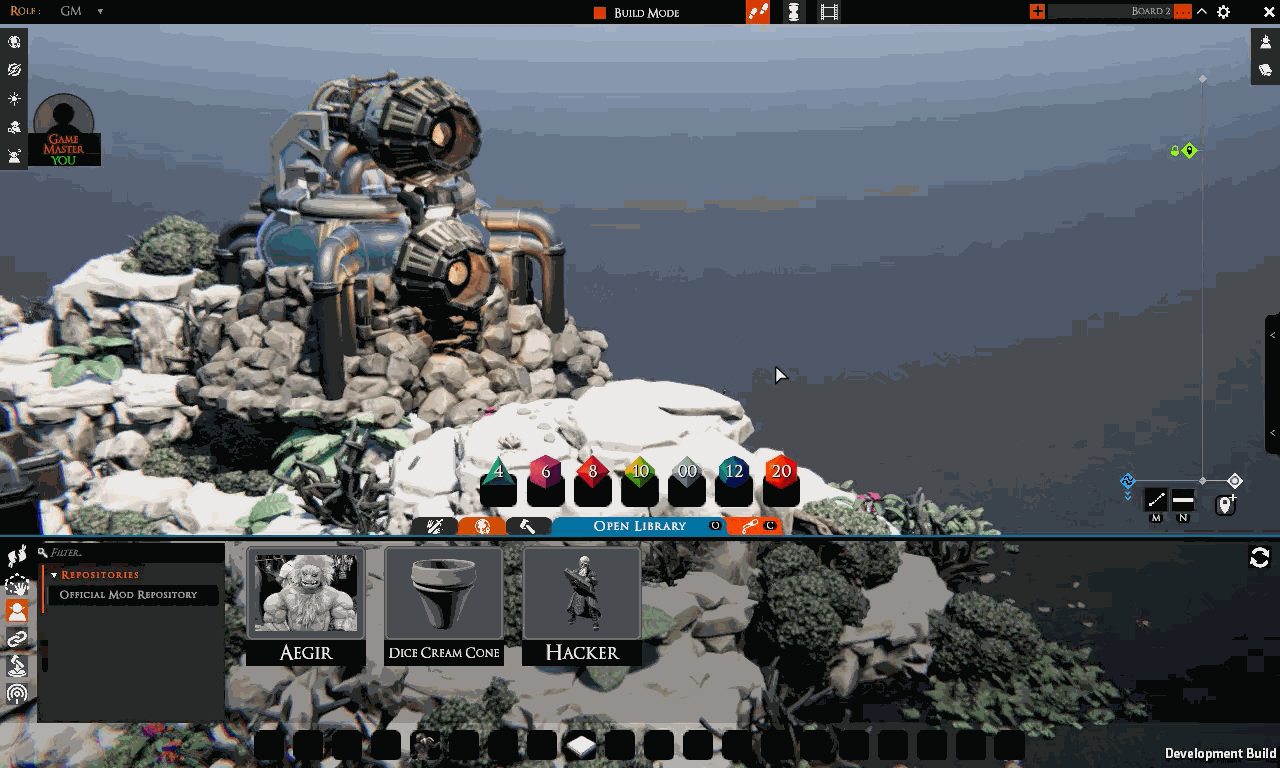Collapse the Repositories tree header
The height and width of the screenshot is (768, 1280).
tap(54, 575)
